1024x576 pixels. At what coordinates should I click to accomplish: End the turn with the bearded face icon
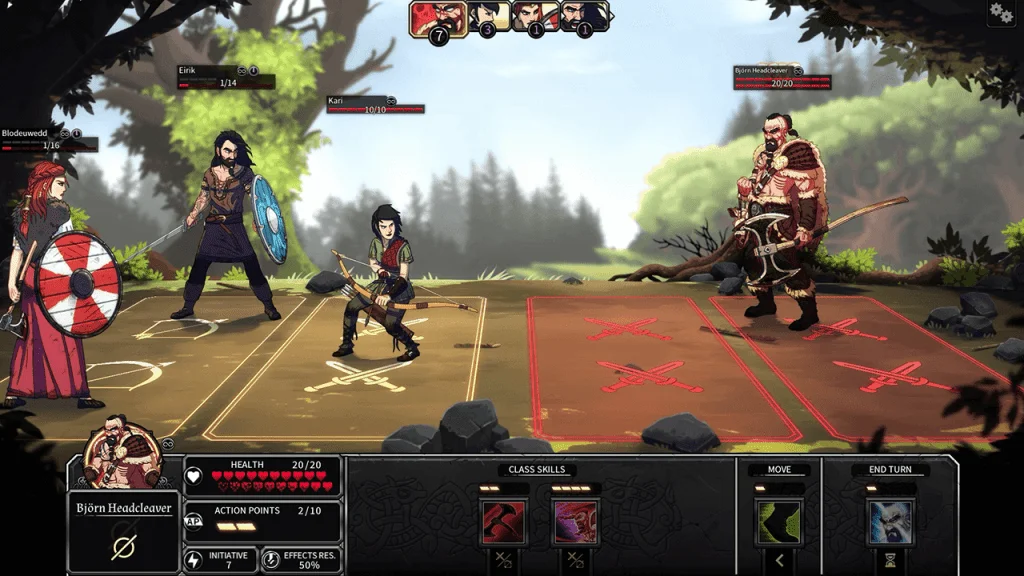(890, 521)
